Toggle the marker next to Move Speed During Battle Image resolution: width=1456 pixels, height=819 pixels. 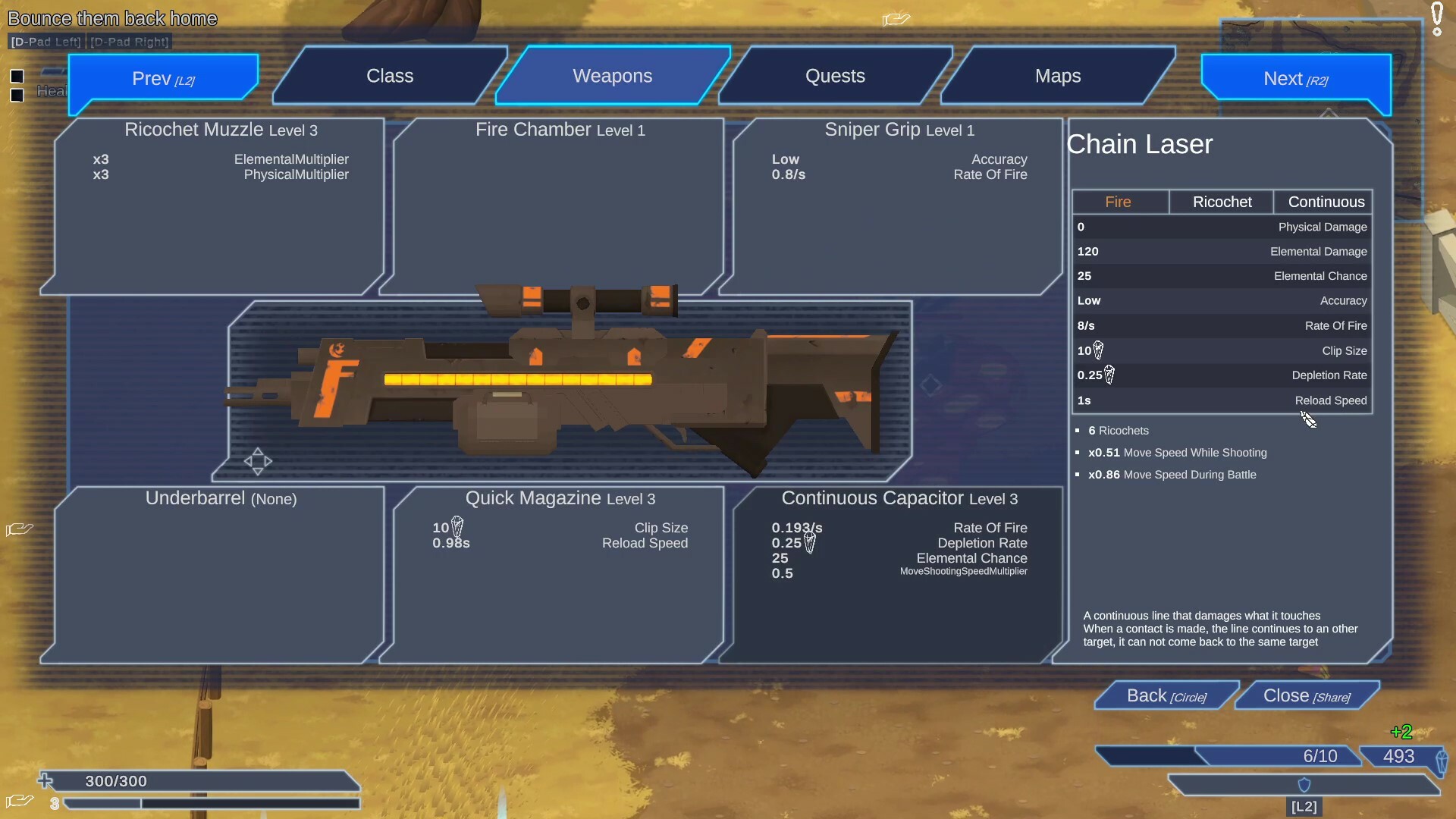[1078, 475]
